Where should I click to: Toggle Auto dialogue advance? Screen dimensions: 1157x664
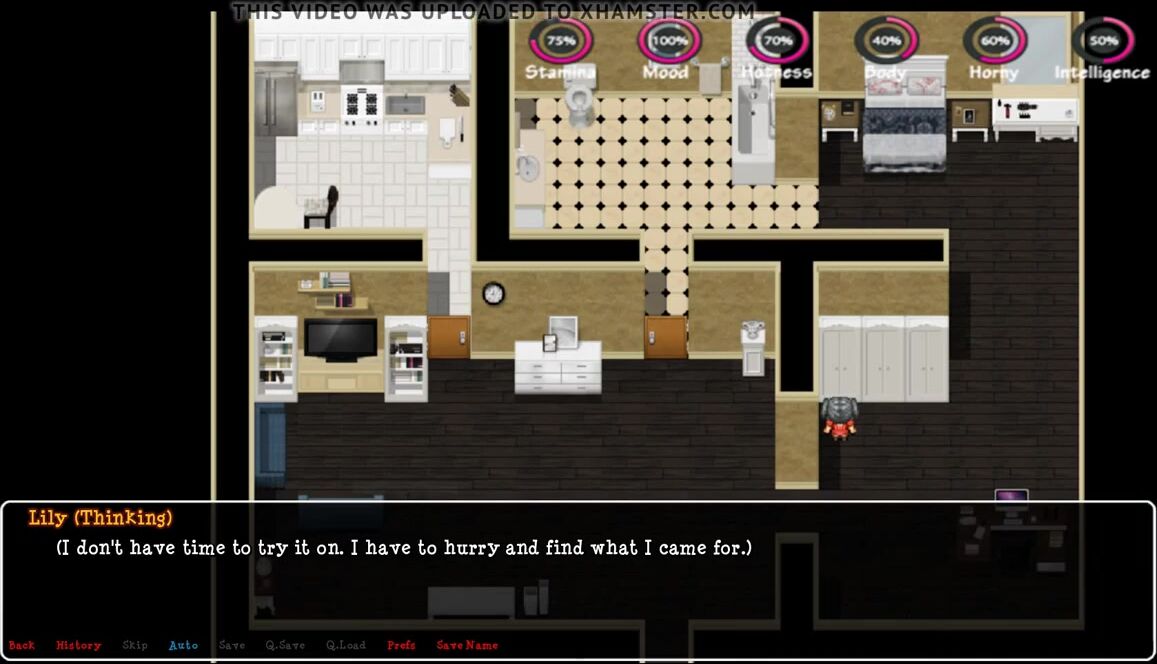coord(183,645)
